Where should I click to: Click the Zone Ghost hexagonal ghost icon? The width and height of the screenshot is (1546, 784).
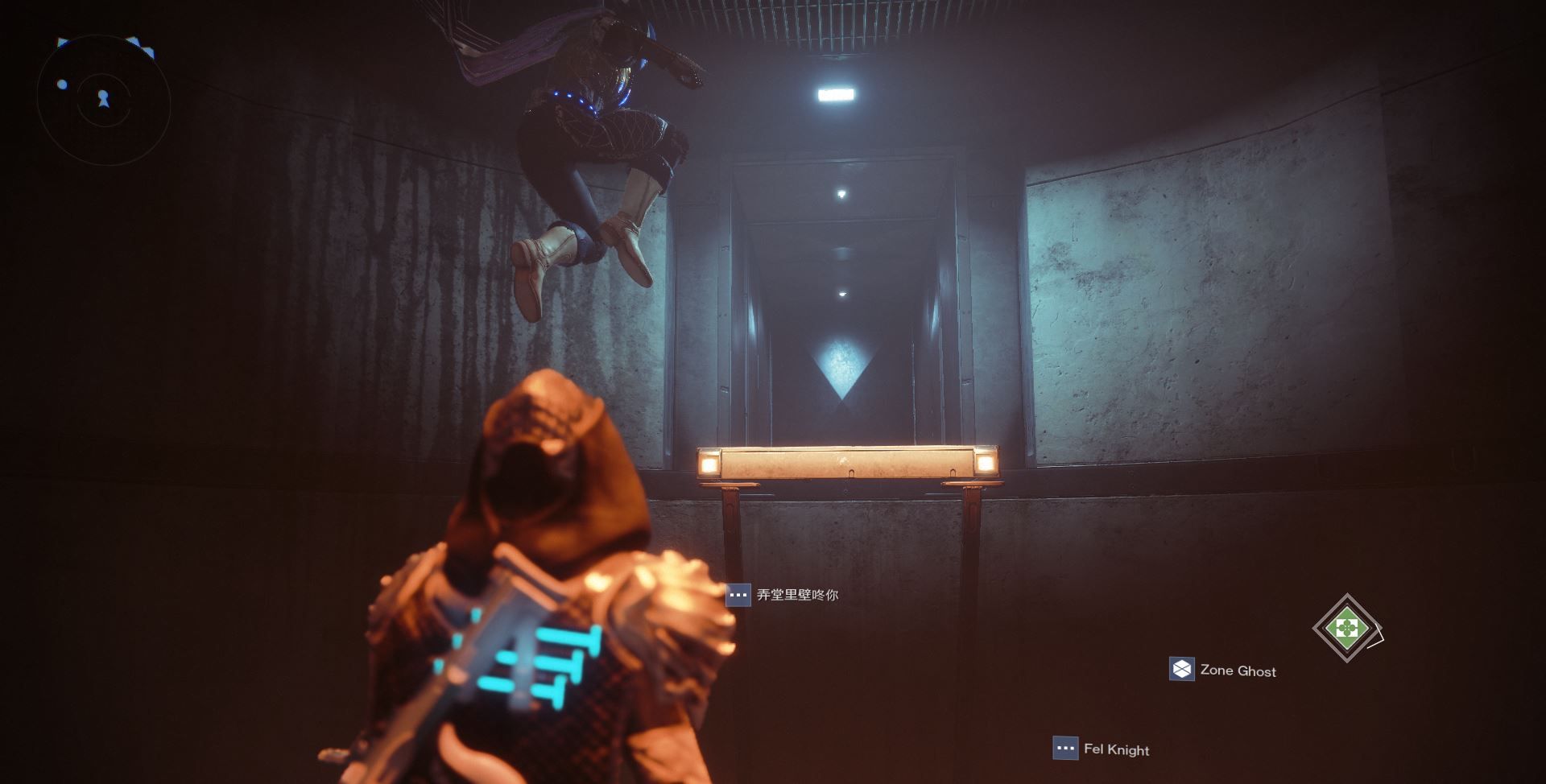1181,669
